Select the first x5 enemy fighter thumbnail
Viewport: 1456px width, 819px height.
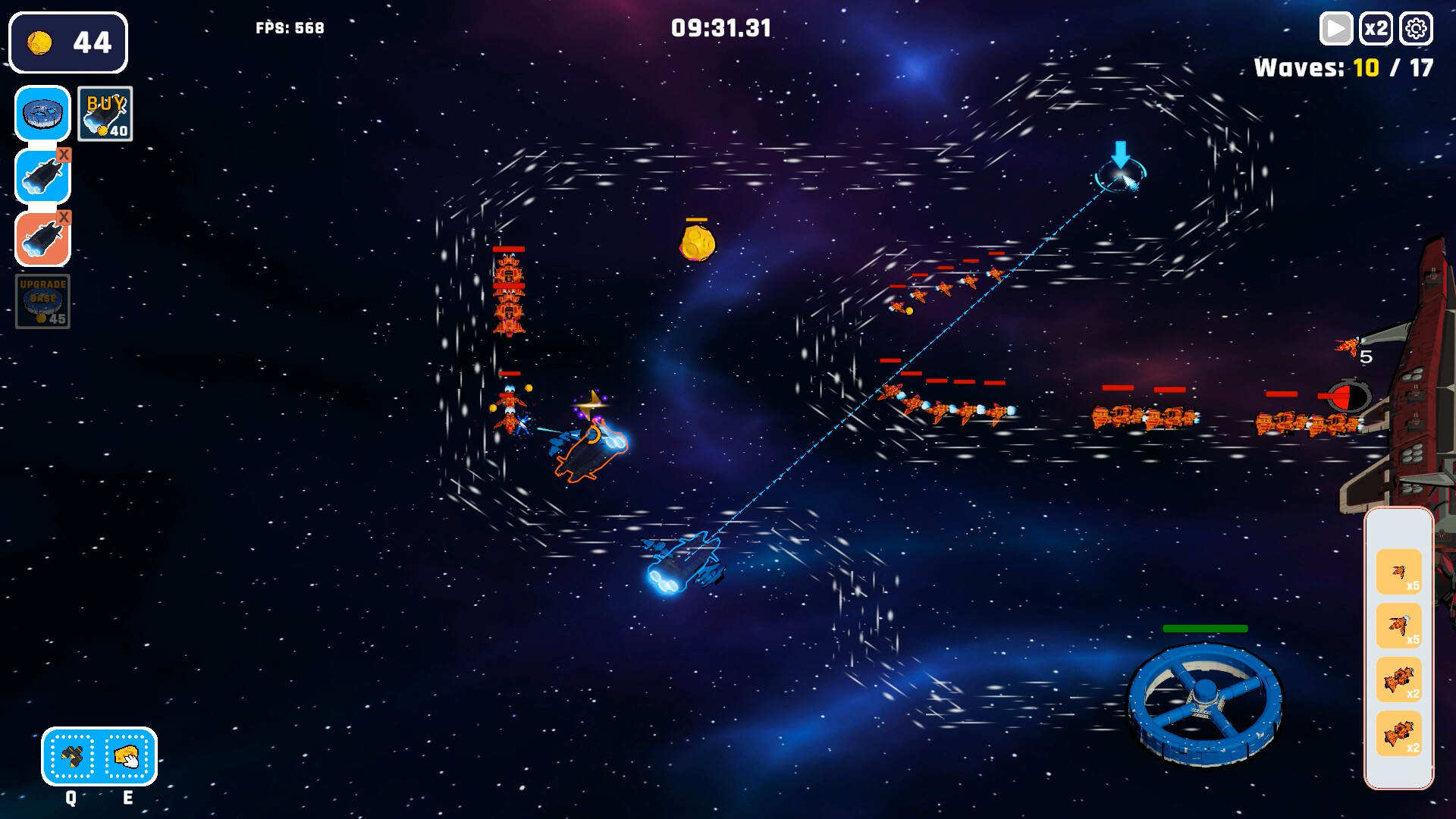point(1399,570)
